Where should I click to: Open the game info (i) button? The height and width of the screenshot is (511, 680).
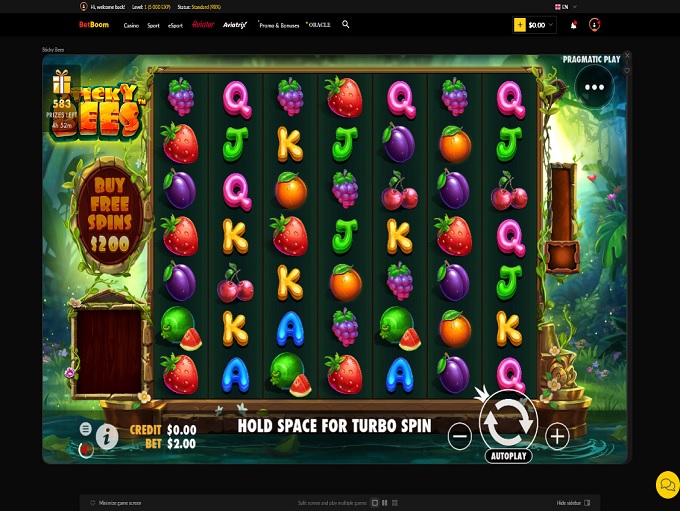(108, 435)
